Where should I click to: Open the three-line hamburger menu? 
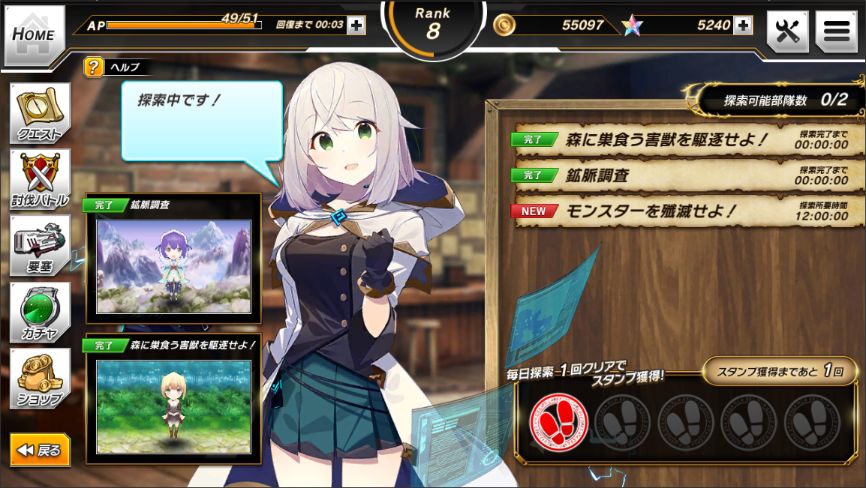[x=836, y=32]
